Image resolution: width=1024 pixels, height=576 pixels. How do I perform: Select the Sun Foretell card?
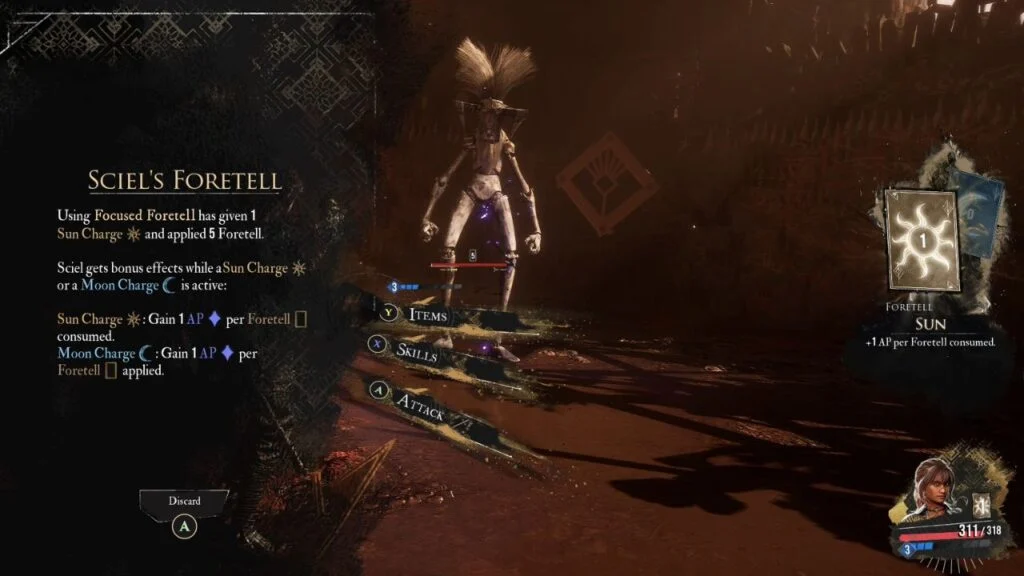(921, 242)
